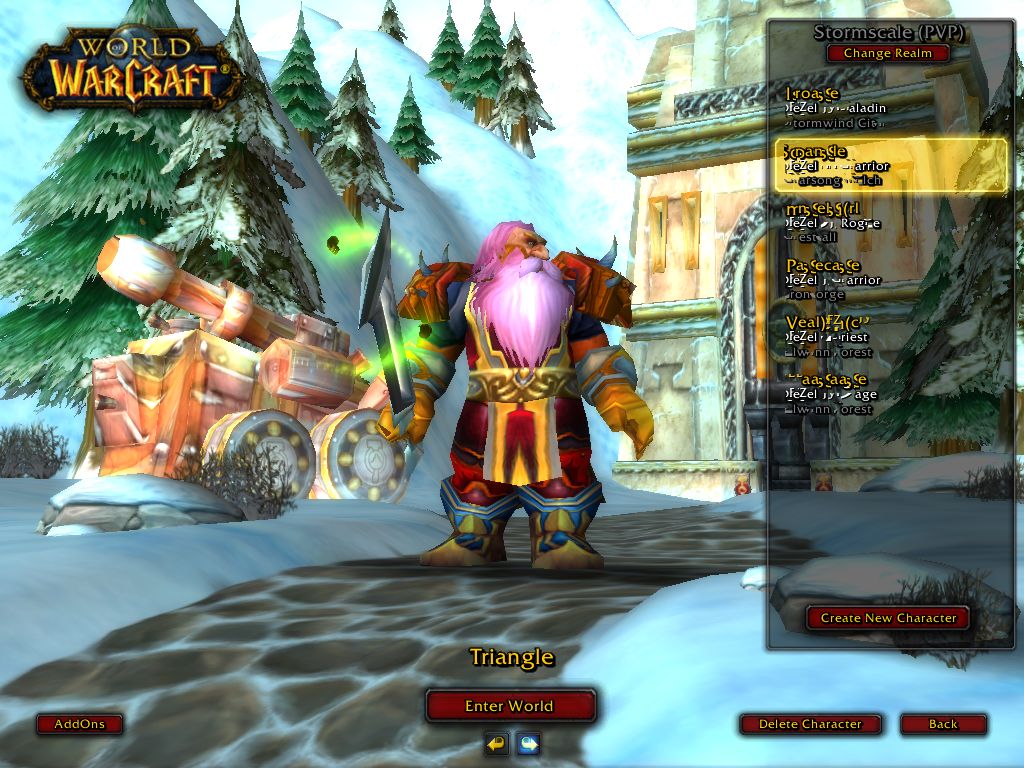
Task: Choose the highlighted Warrior in Warsong Gulch
Action: point(890,166)
